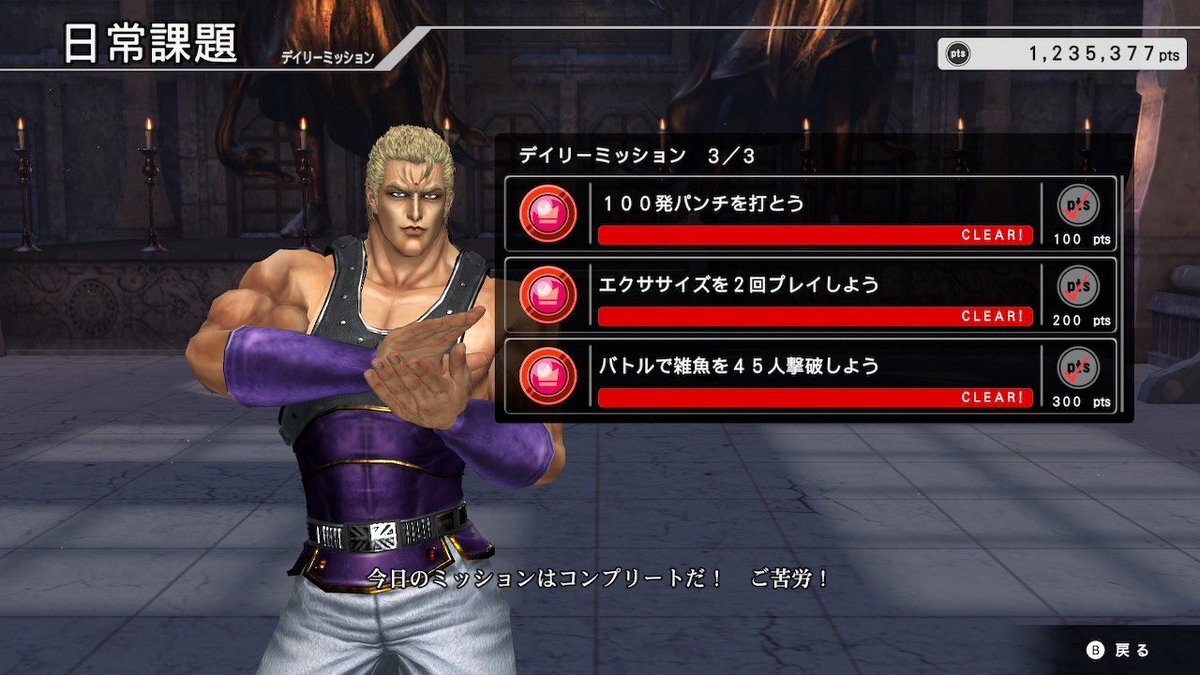Click the 300 pts reward icon
Image resolution: width=1200 pixels, height=675 pixels.
pos(1080,368)
